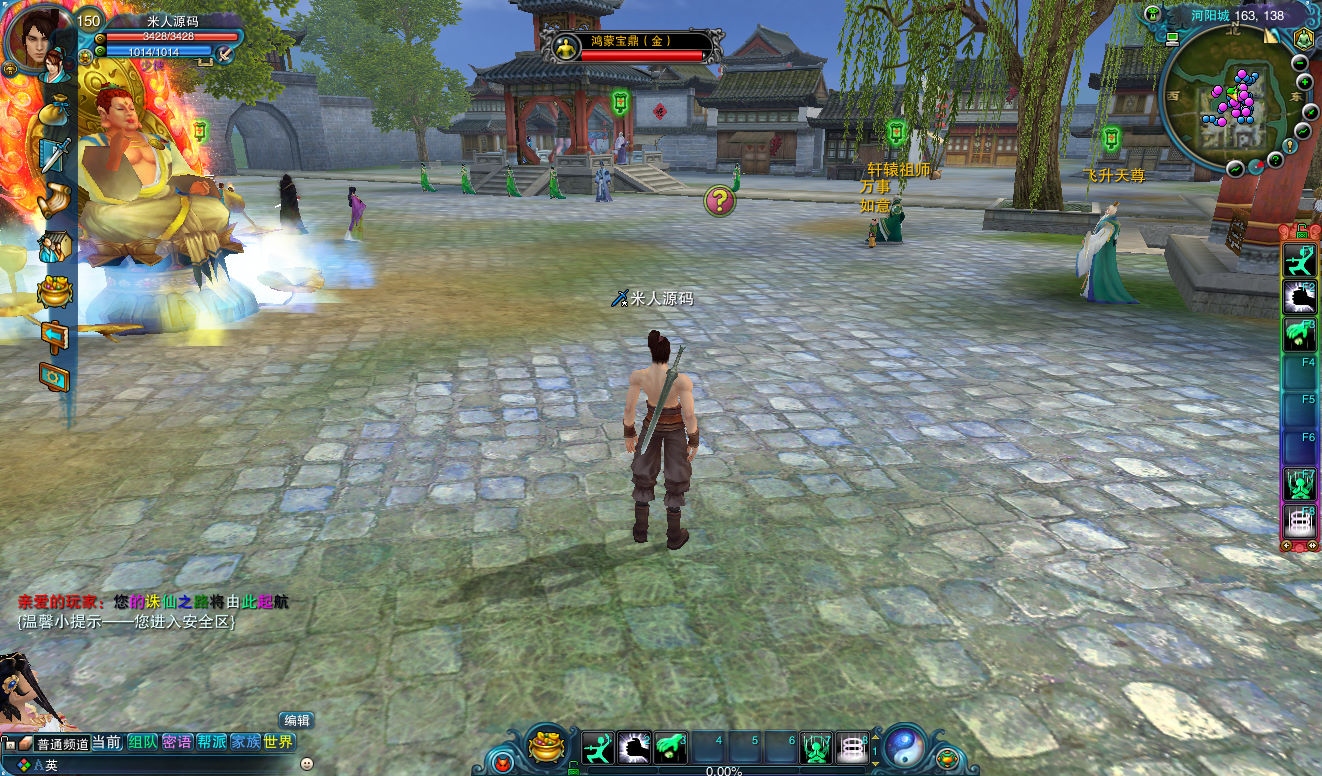Image resolution: width=1322 pixels, height=776 pixels.
Task: Switch chat to the 帮派 tab
Action: coord(211,742)
